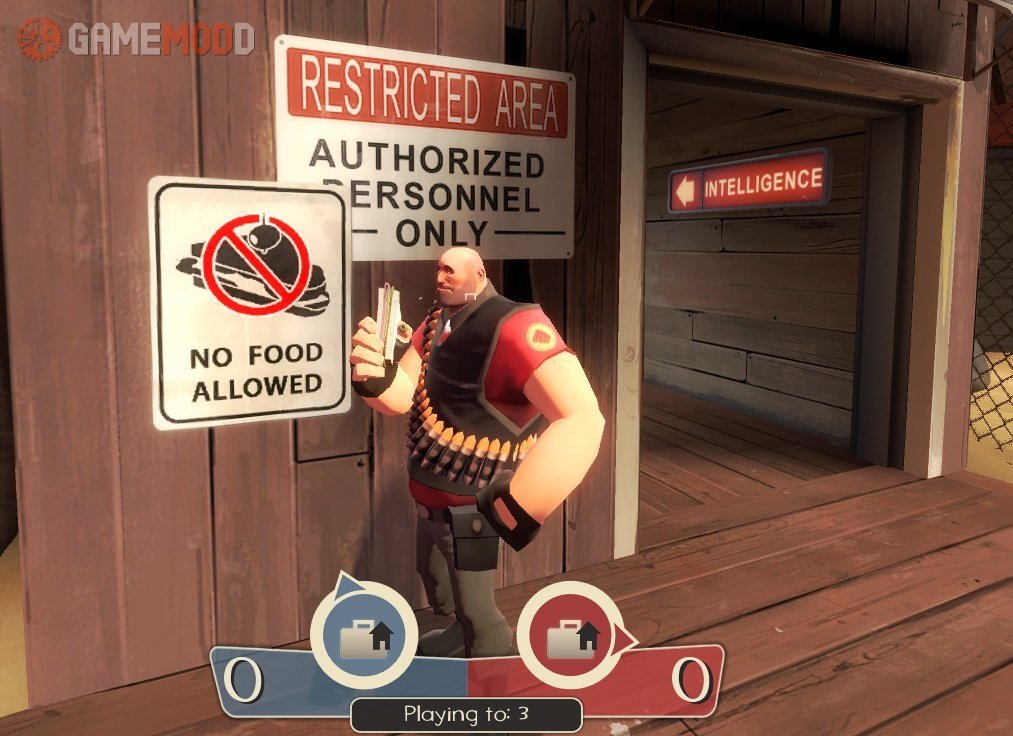The image size is (1013, 736).
Task: Click the red team intelligence briefcase icon
Action: (x=571, y=636)
